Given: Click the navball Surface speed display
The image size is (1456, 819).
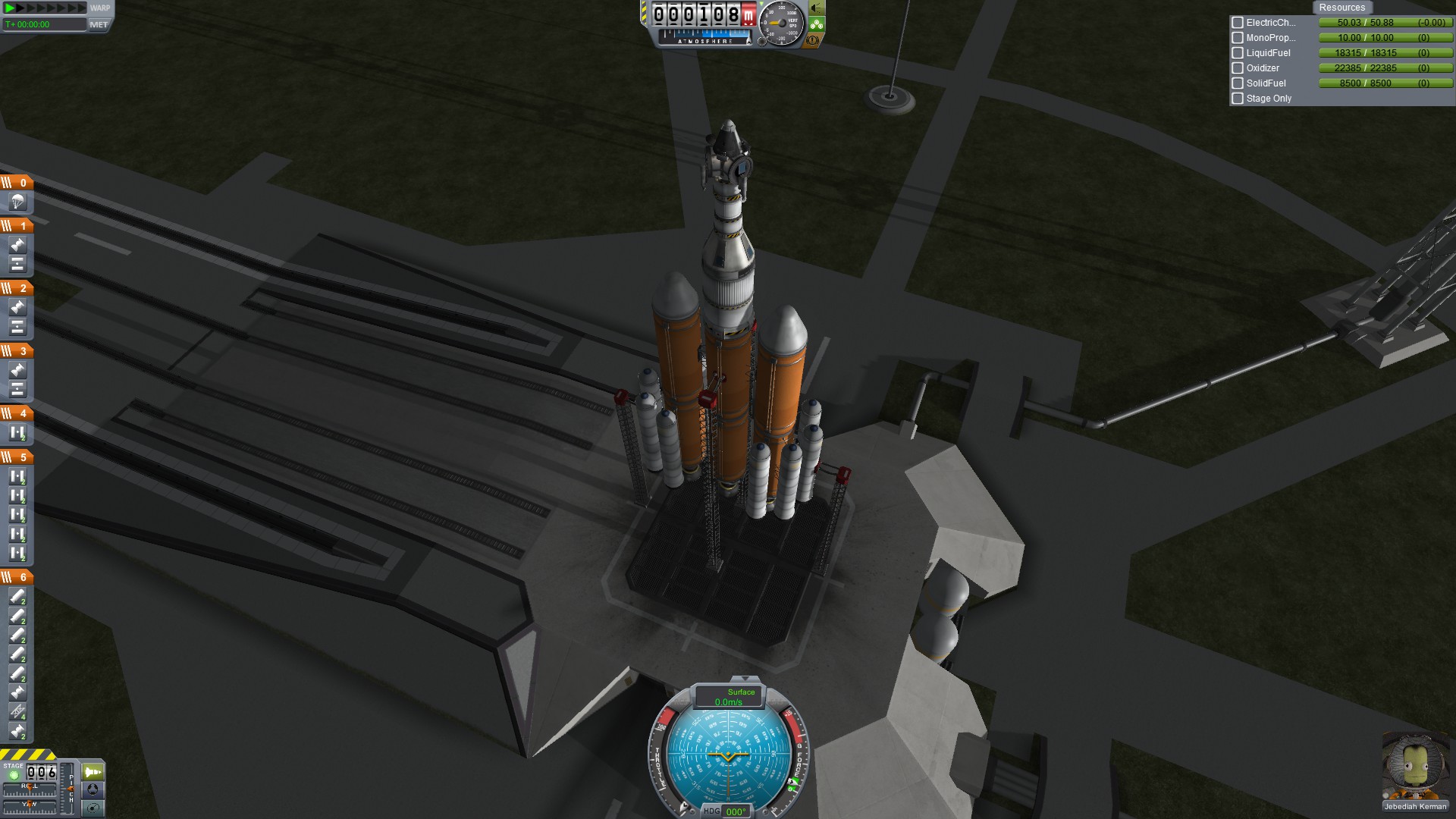Looking at the screenshot, I should tap(729, 697).
